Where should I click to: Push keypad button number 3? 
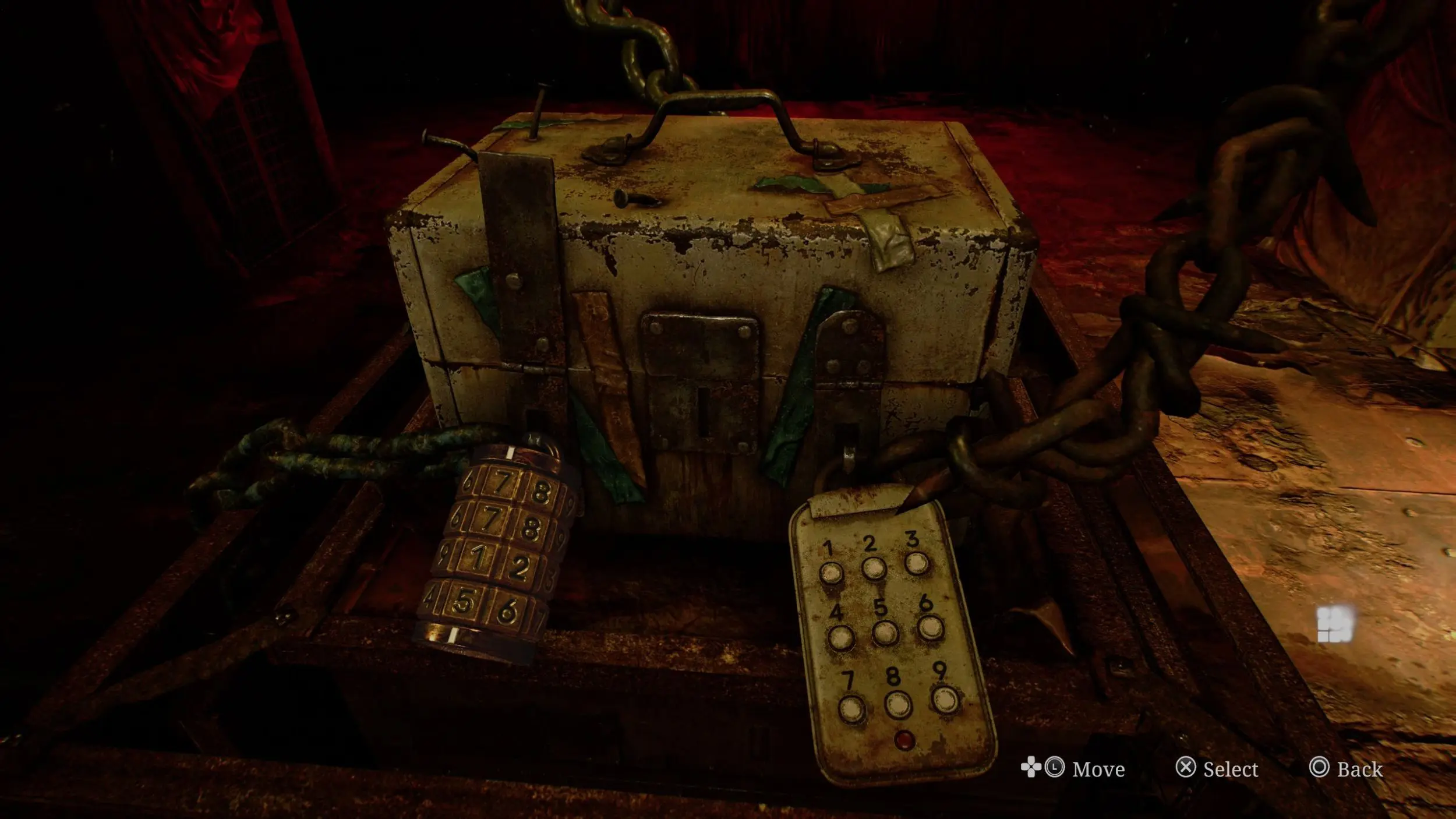pyautogui.click(x=917, y=563)
